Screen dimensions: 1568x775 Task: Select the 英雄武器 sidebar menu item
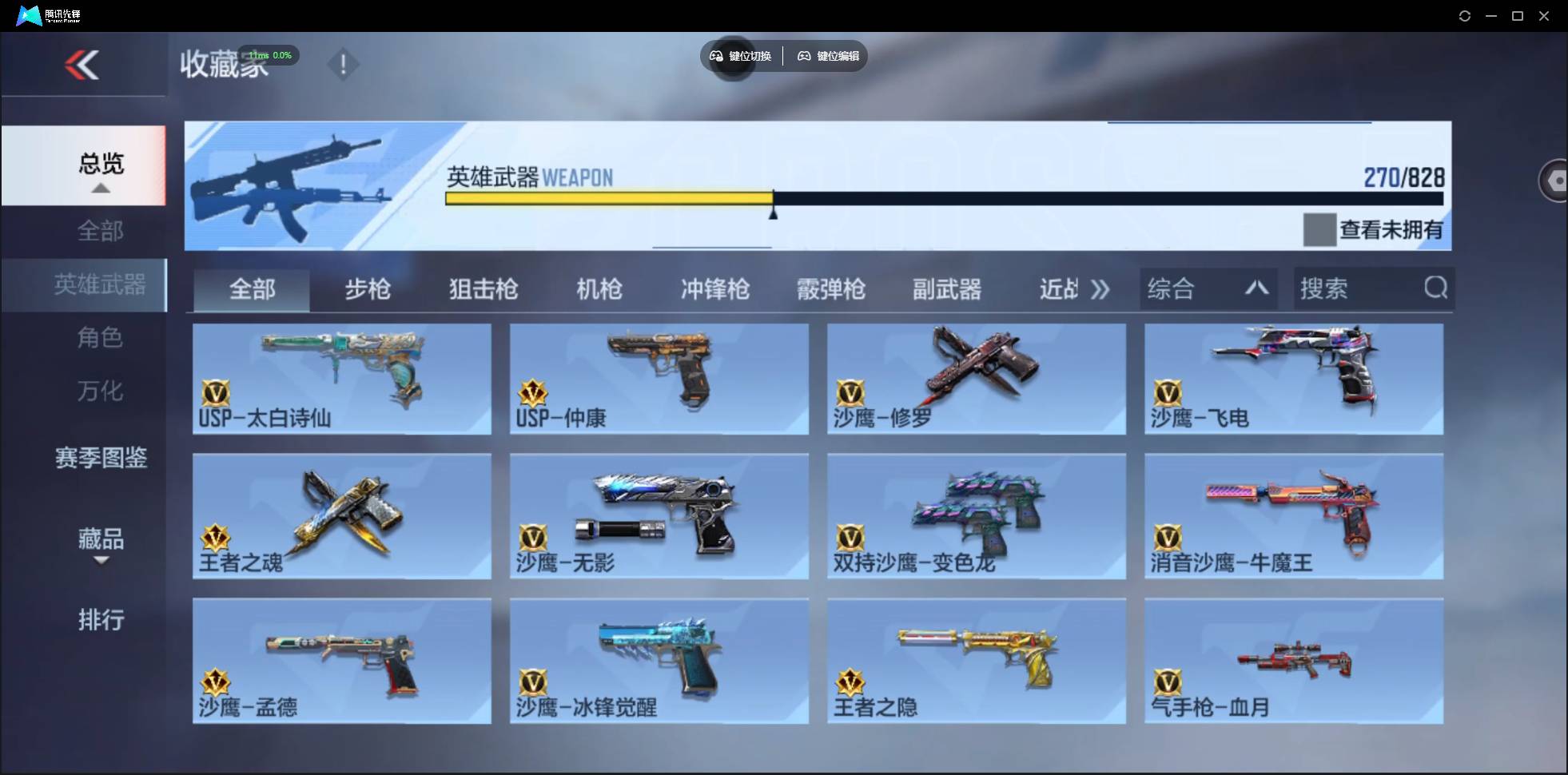click(x=101, y=284)
